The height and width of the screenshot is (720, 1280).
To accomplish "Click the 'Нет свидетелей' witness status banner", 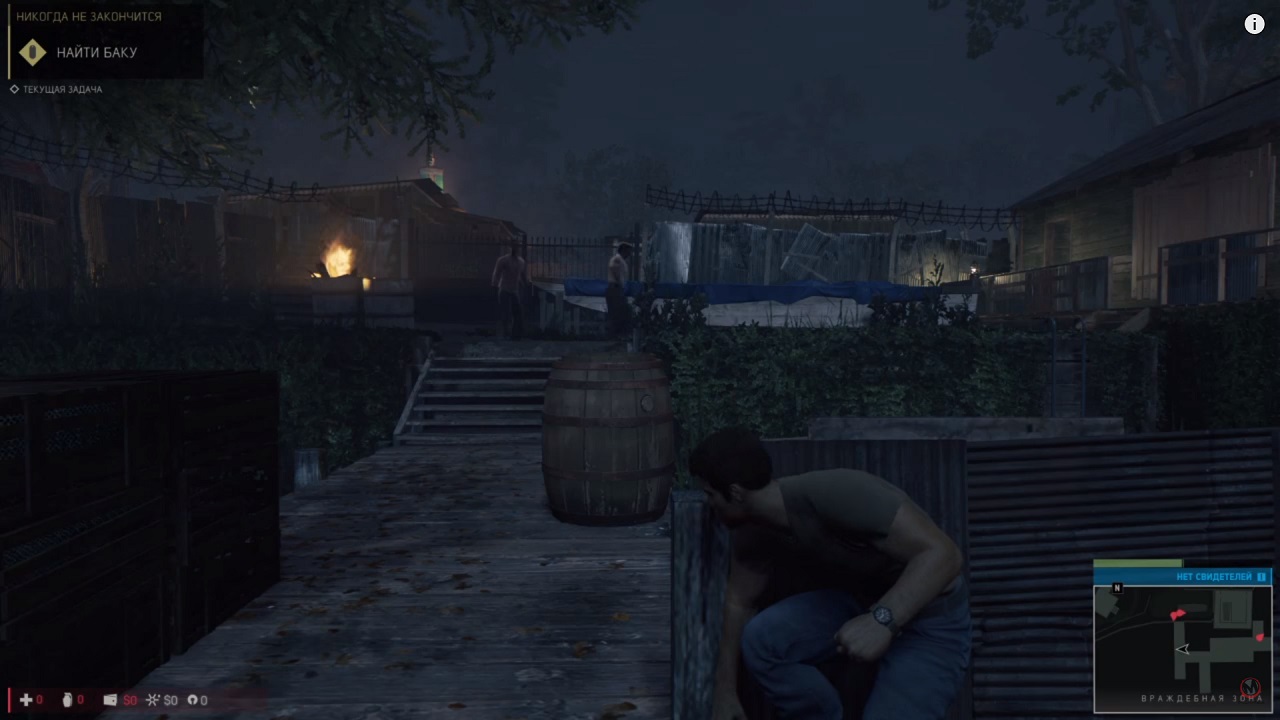I will (1182, 577).
